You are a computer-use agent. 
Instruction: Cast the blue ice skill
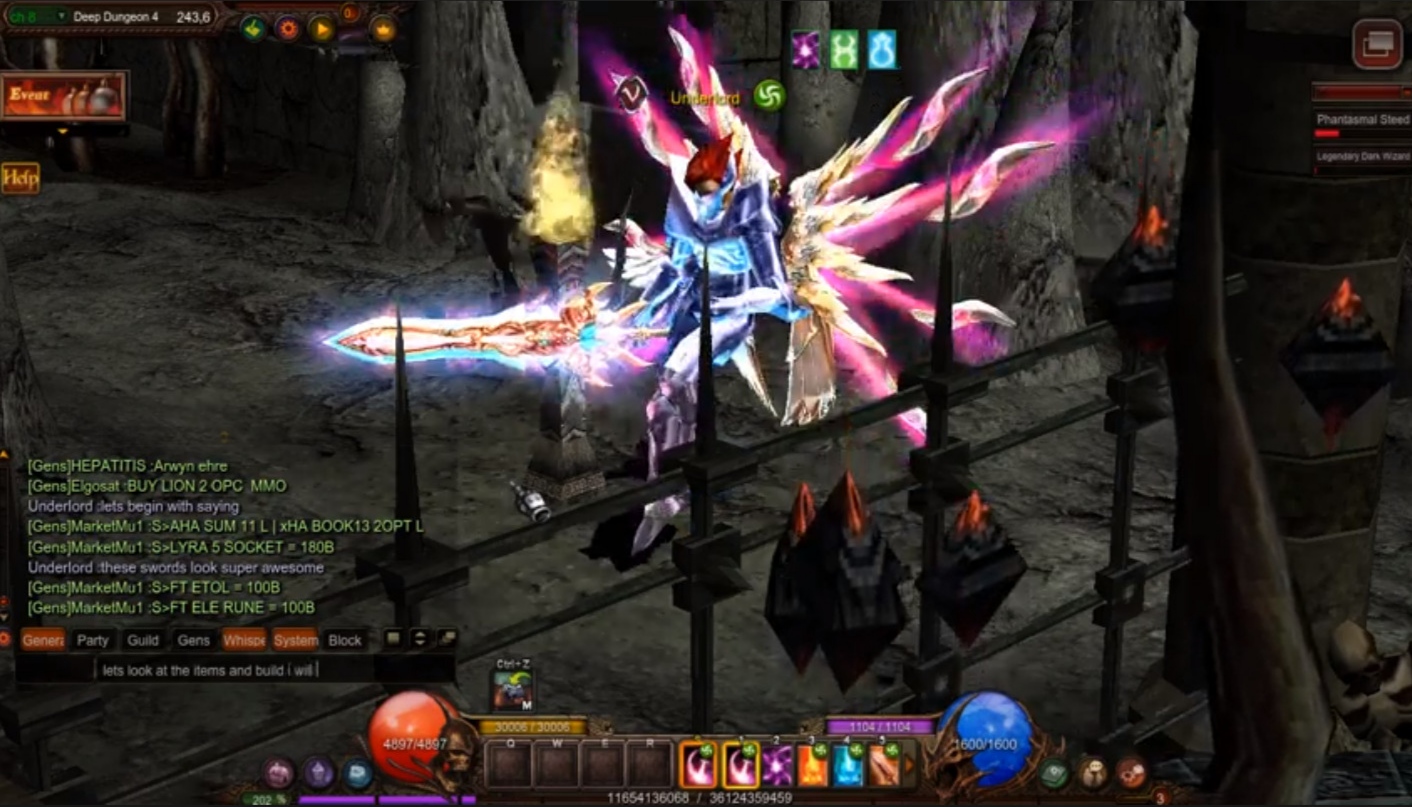(x=848, y=766)
